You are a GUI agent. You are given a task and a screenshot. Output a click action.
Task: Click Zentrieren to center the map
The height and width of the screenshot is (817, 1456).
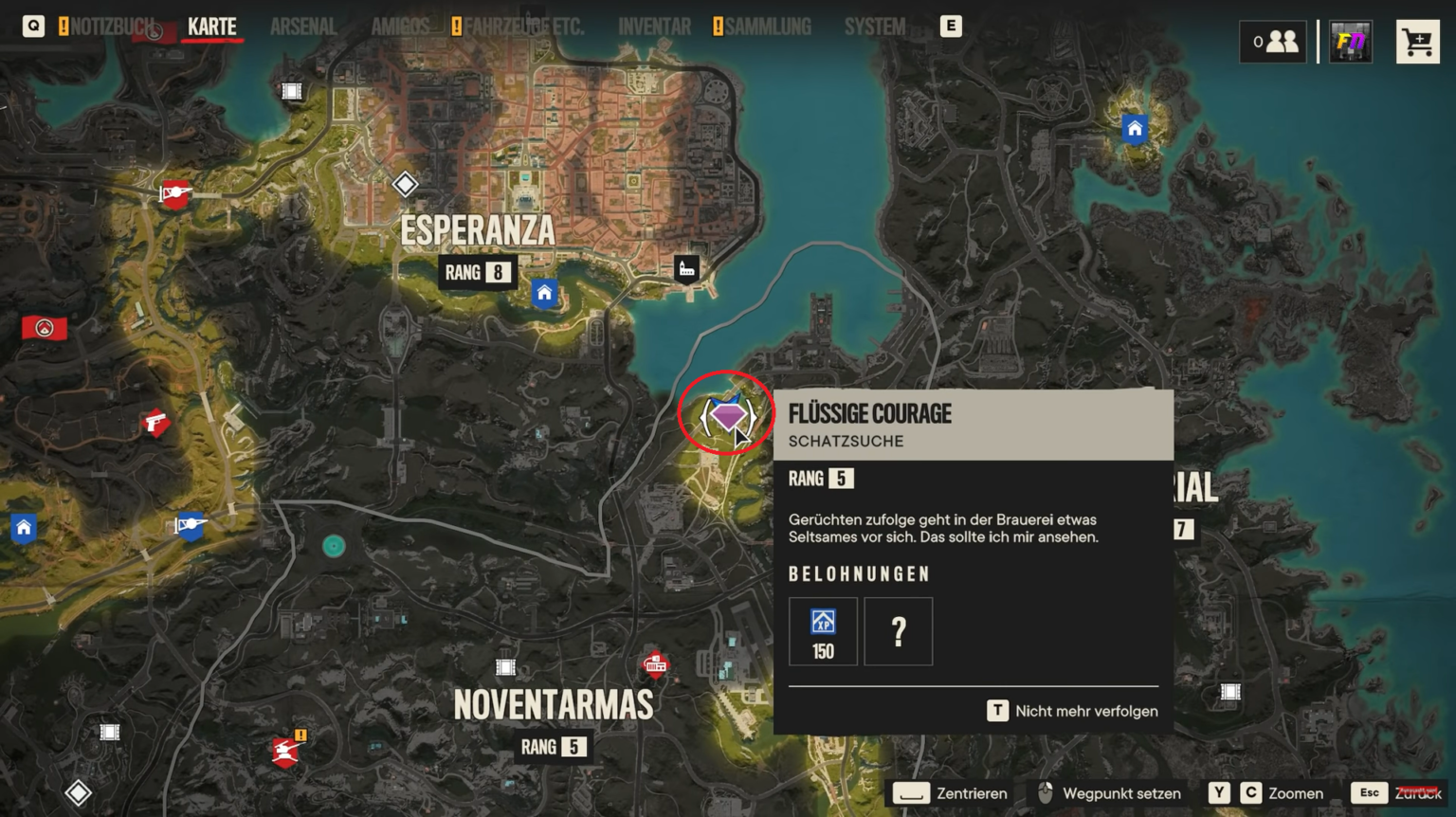click(951, 793)
